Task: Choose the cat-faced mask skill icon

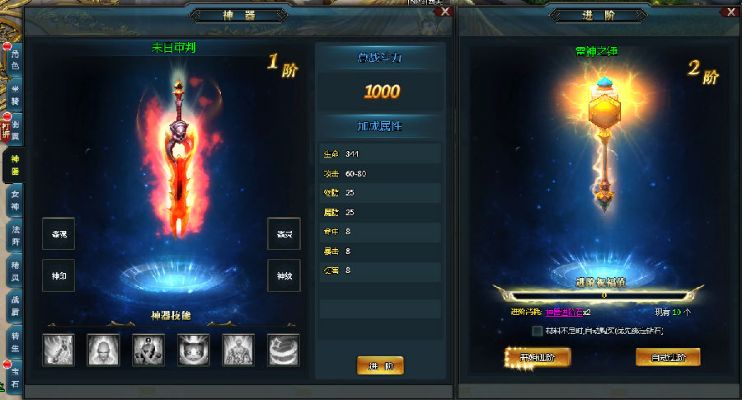Action: (x=192, y=349)
